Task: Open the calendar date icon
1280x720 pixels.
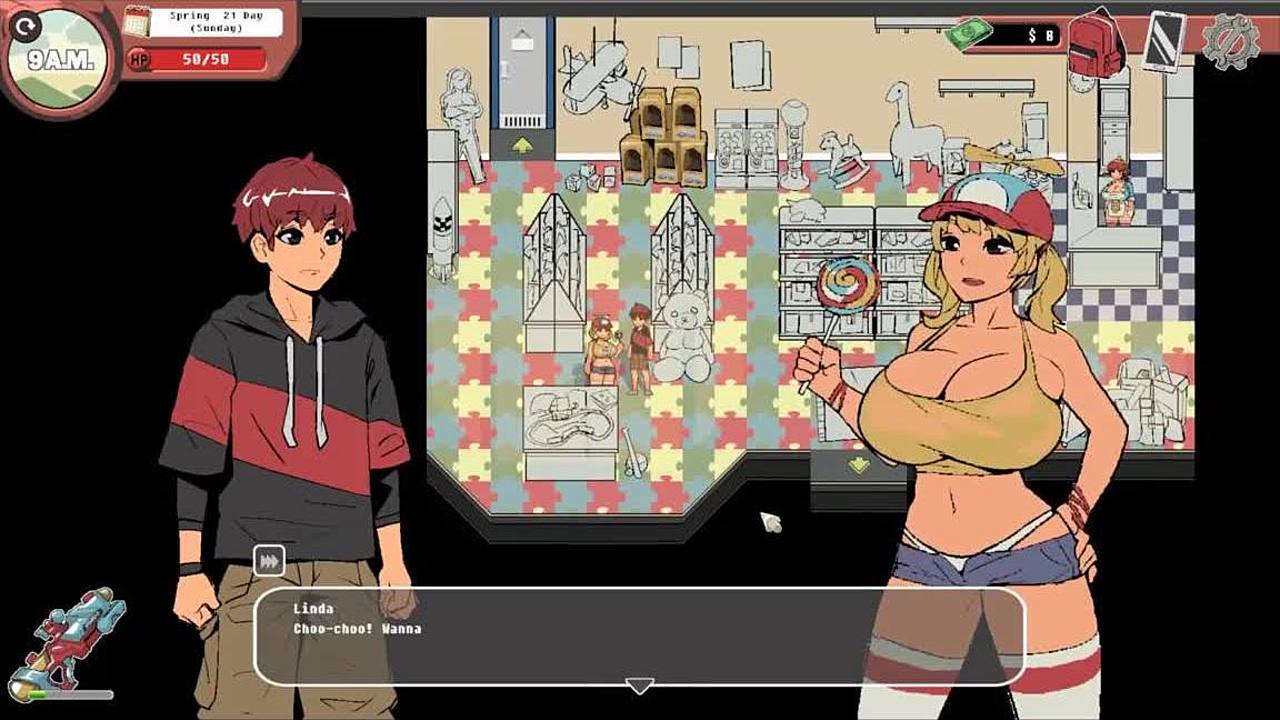Action: (x=136, y=21)
